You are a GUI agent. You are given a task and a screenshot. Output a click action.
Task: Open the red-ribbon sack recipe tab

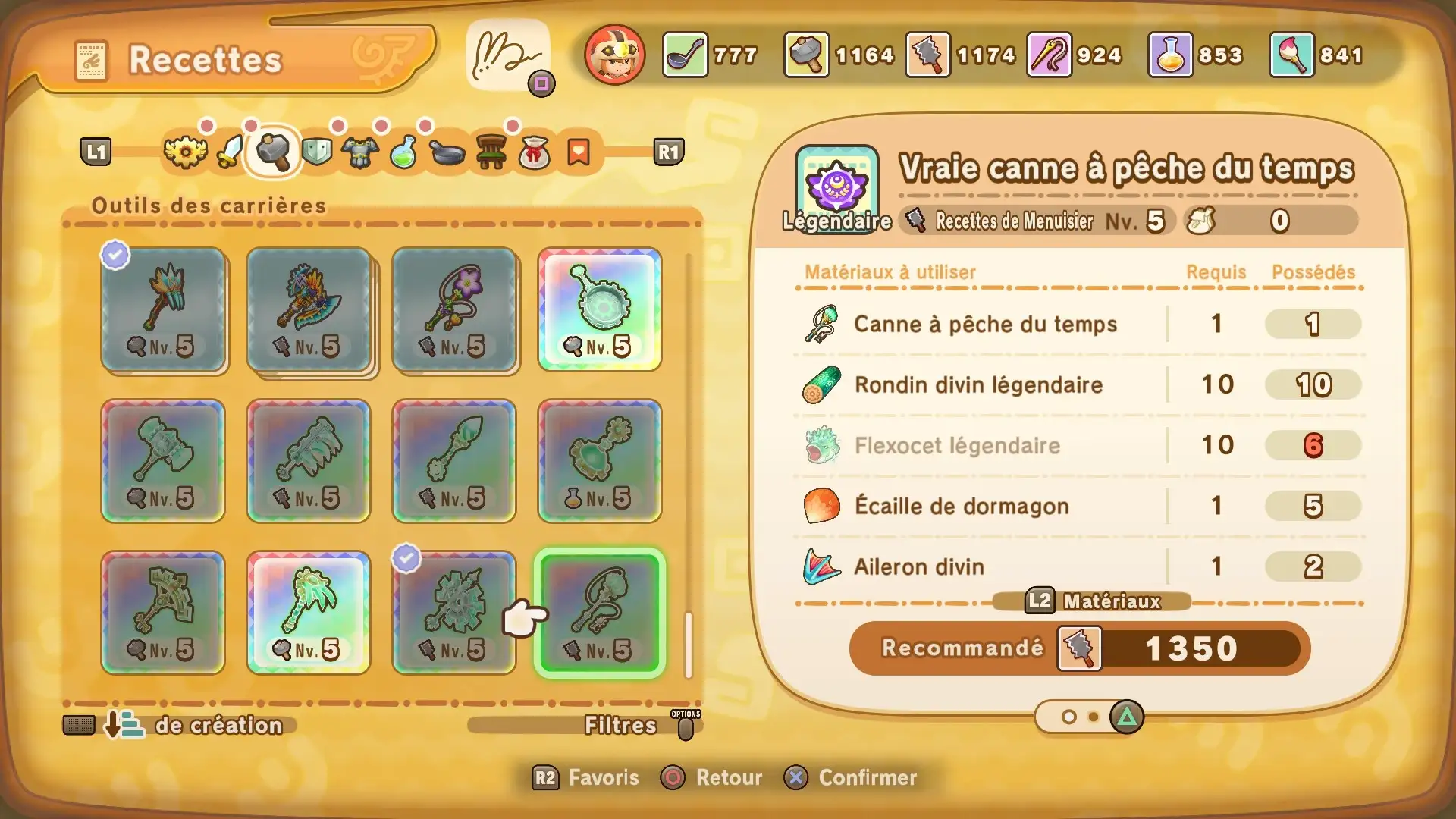[x=535, y=152]
